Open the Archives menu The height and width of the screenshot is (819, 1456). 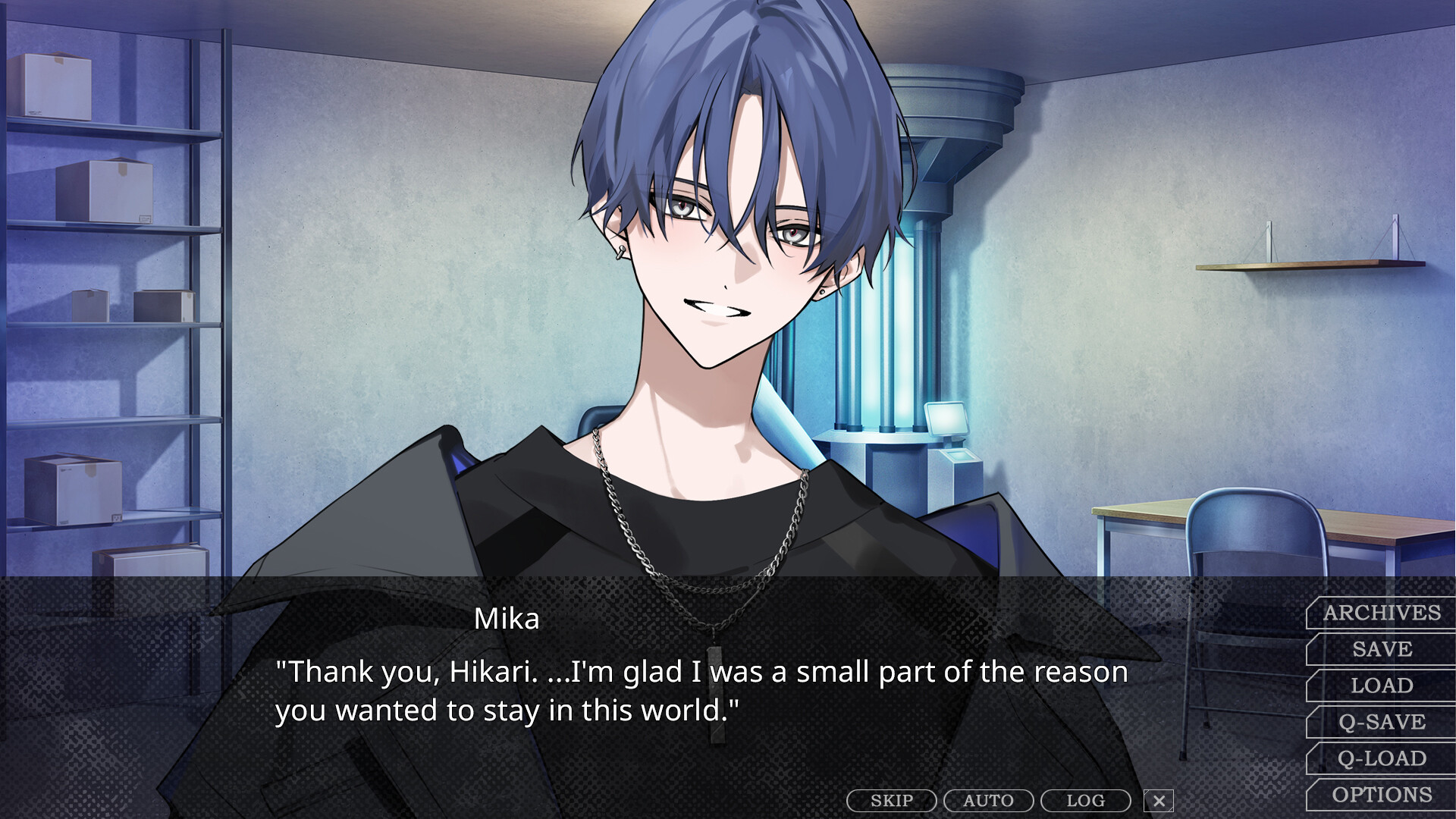tap(1382, 613)
